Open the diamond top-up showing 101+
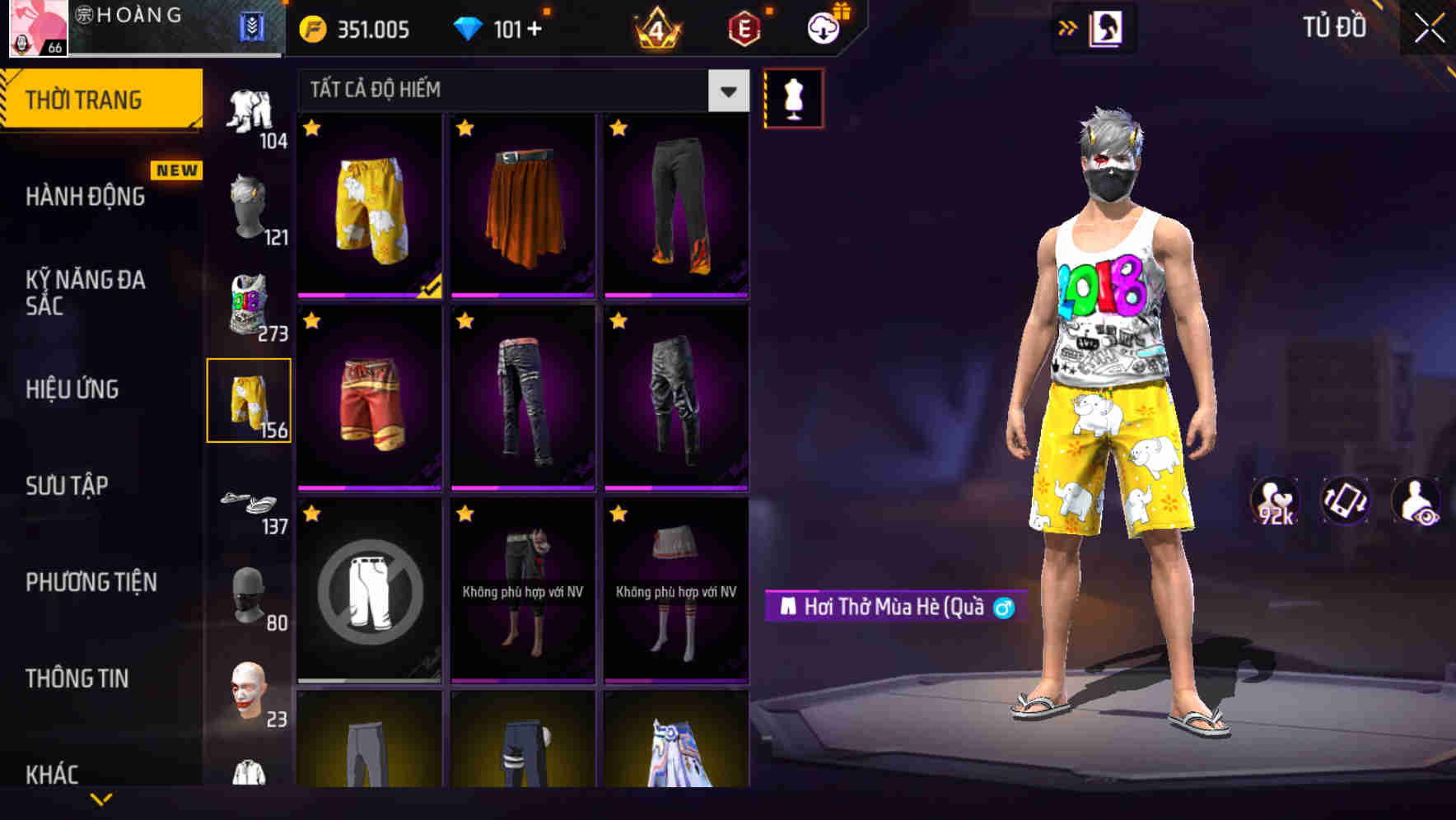 (498, 29)
